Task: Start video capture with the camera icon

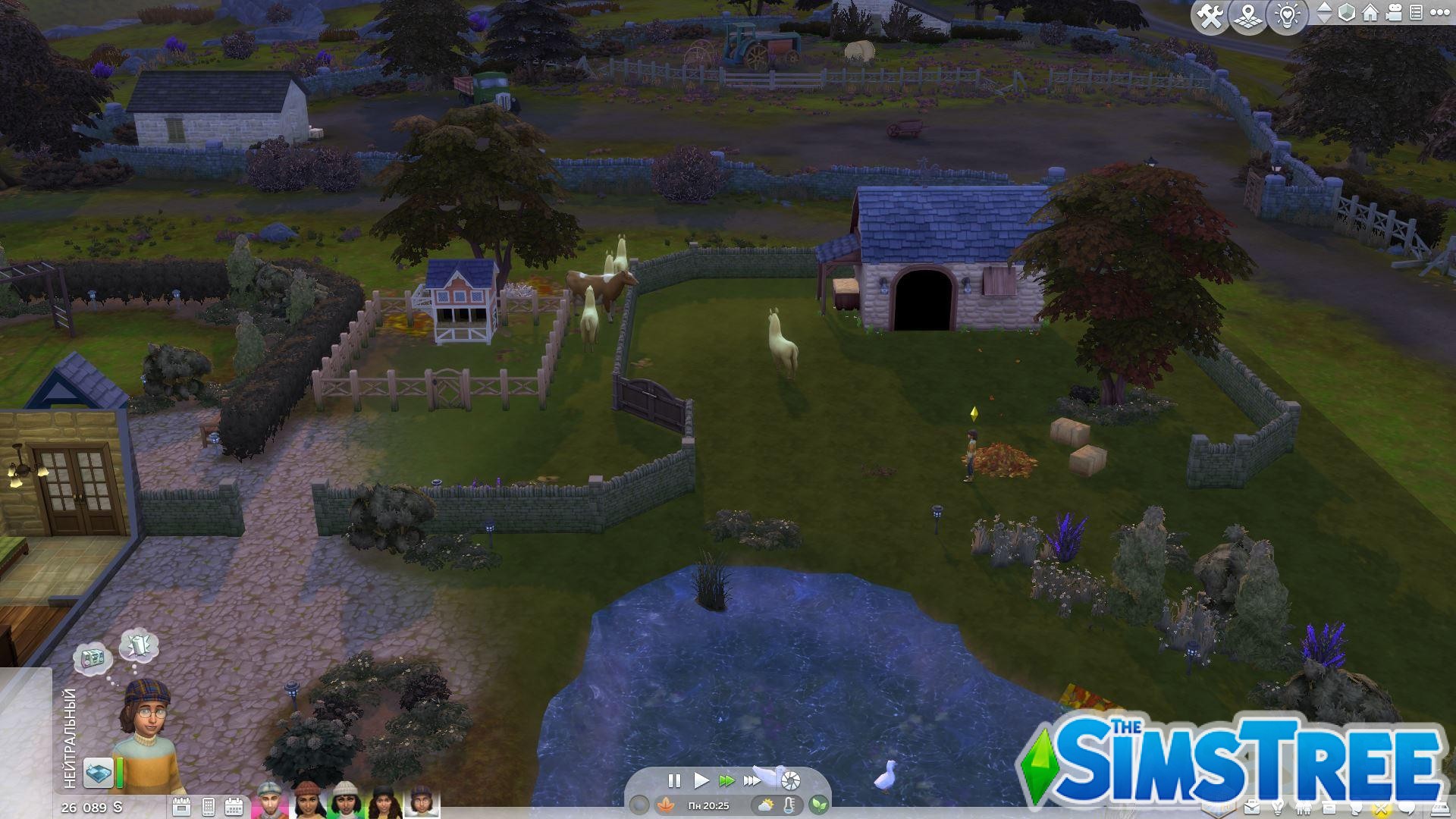Action: [x=1393, y=13]
